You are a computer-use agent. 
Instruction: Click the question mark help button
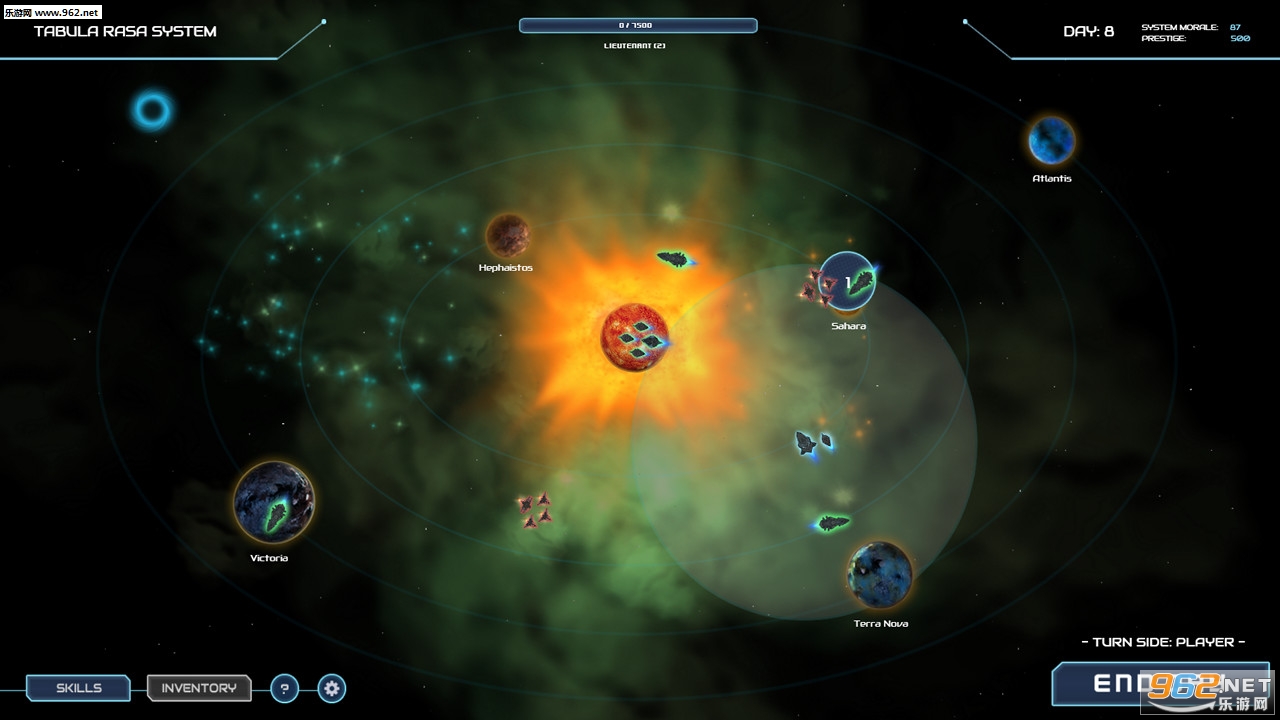[x=285, y=688]
